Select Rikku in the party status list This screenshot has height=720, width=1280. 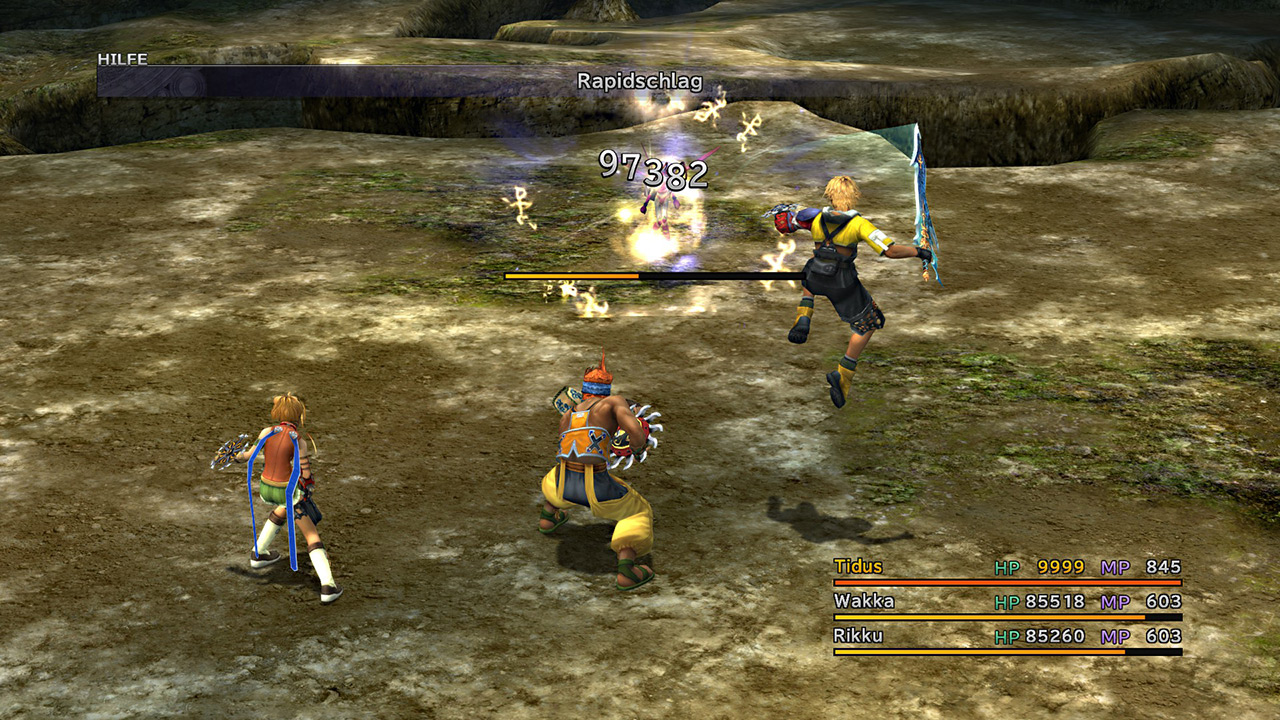pyautogui.click(x=858, y=635)
